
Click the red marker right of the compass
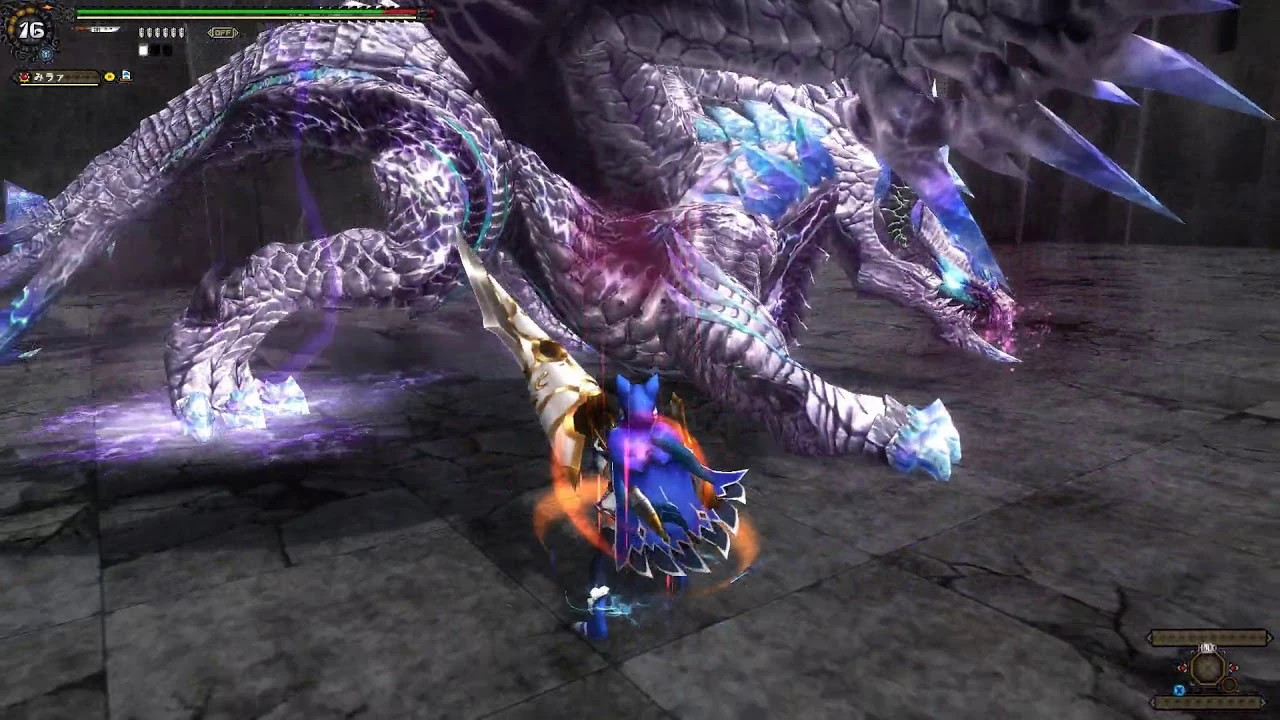tap(1233, 668)
